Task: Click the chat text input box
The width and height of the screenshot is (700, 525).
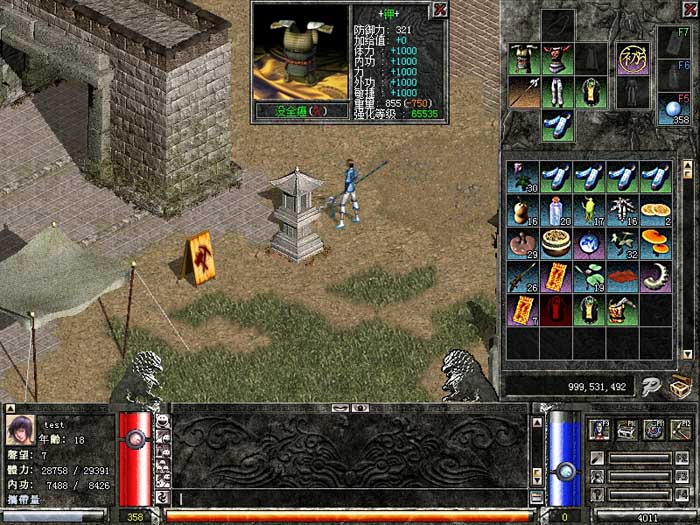Action: [x=350, y=497]
